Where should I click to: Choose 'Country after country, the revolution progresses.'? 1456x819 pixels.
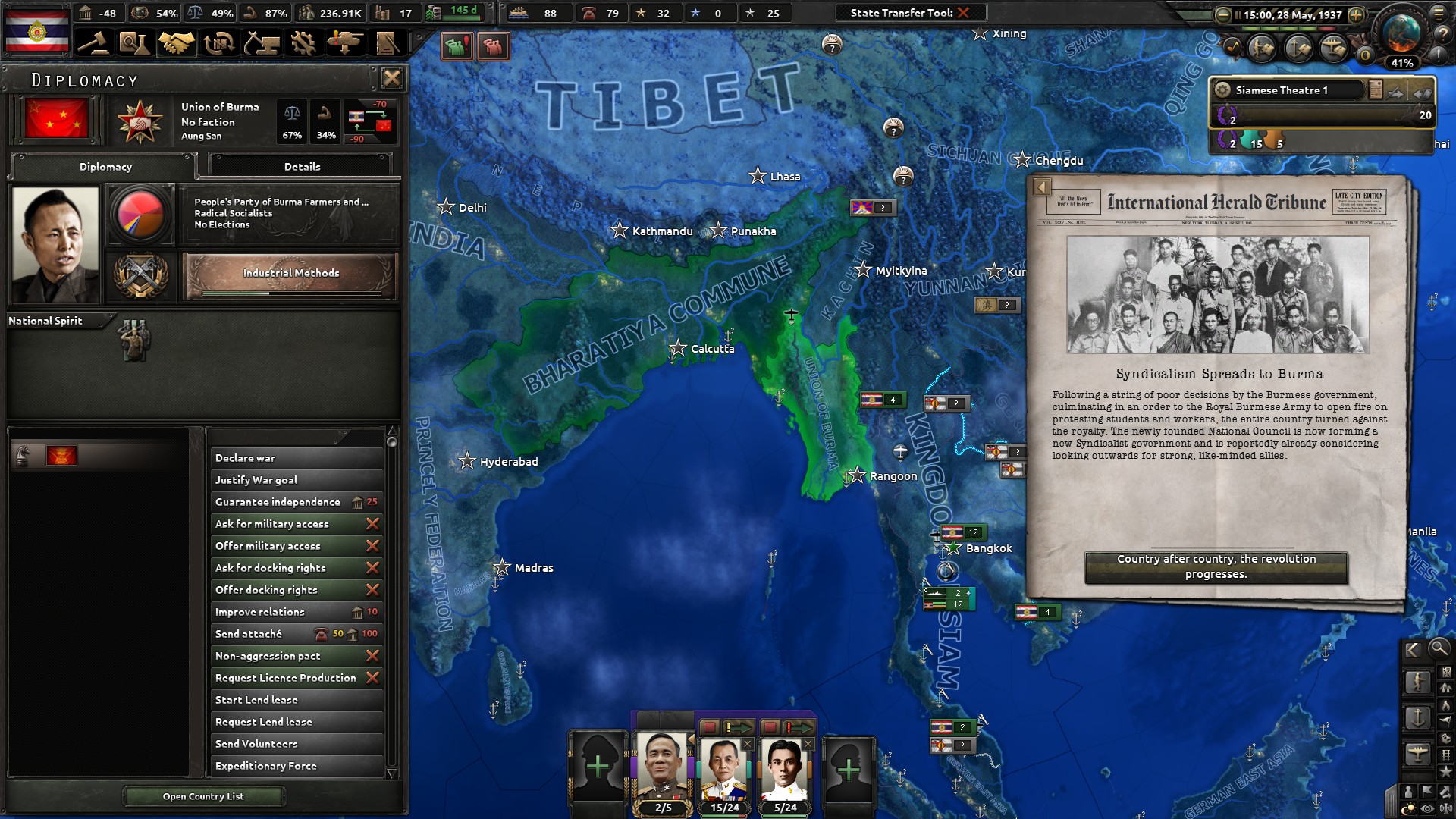point(1216,566)
